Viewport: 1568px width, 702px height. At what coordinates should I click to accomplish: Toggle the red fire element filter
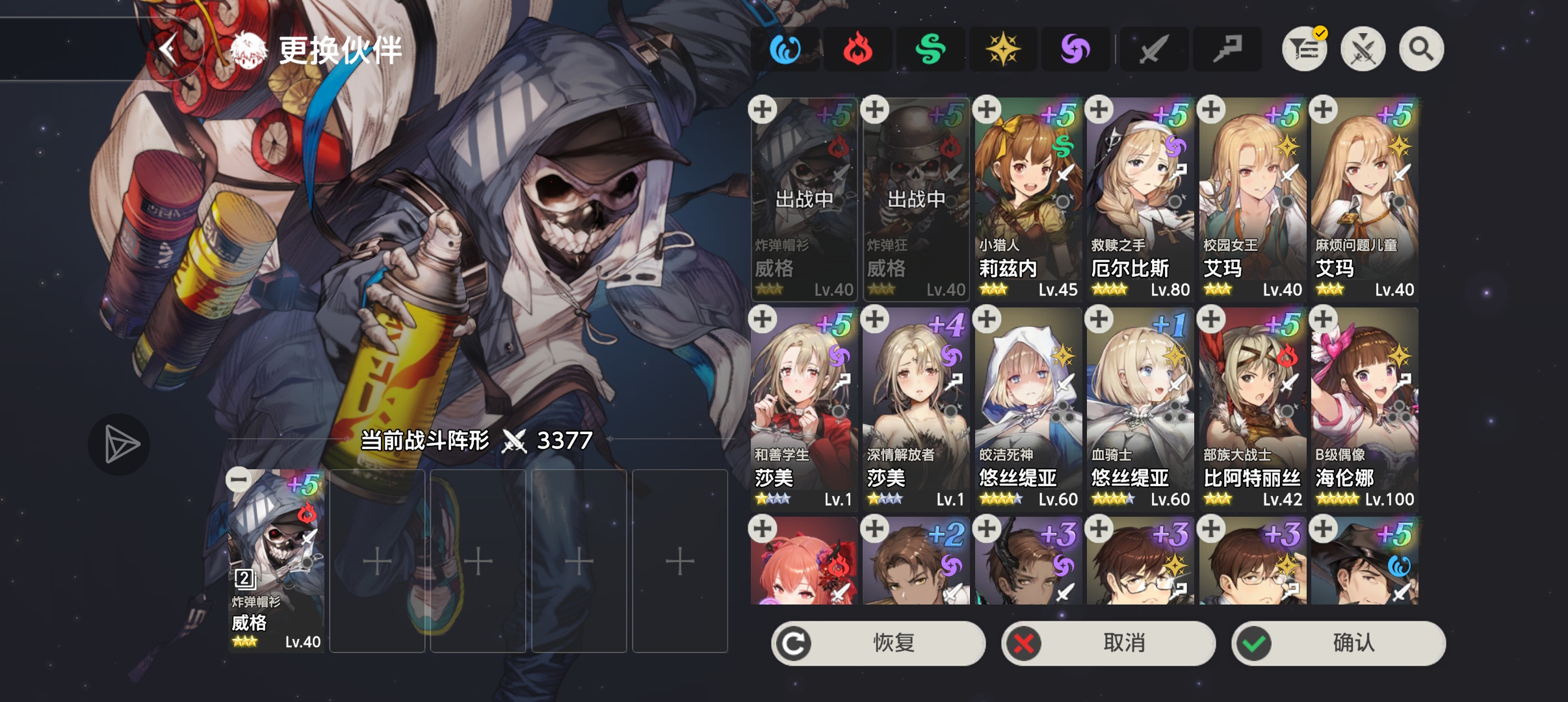859,48
